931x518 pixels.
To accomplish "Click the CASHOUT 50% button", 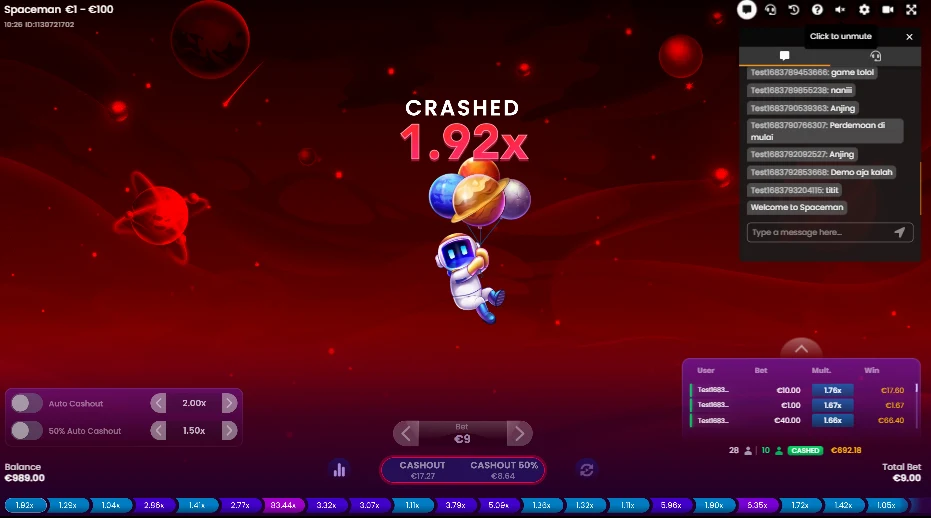I will pyautogui.click(x=504, y=470).
